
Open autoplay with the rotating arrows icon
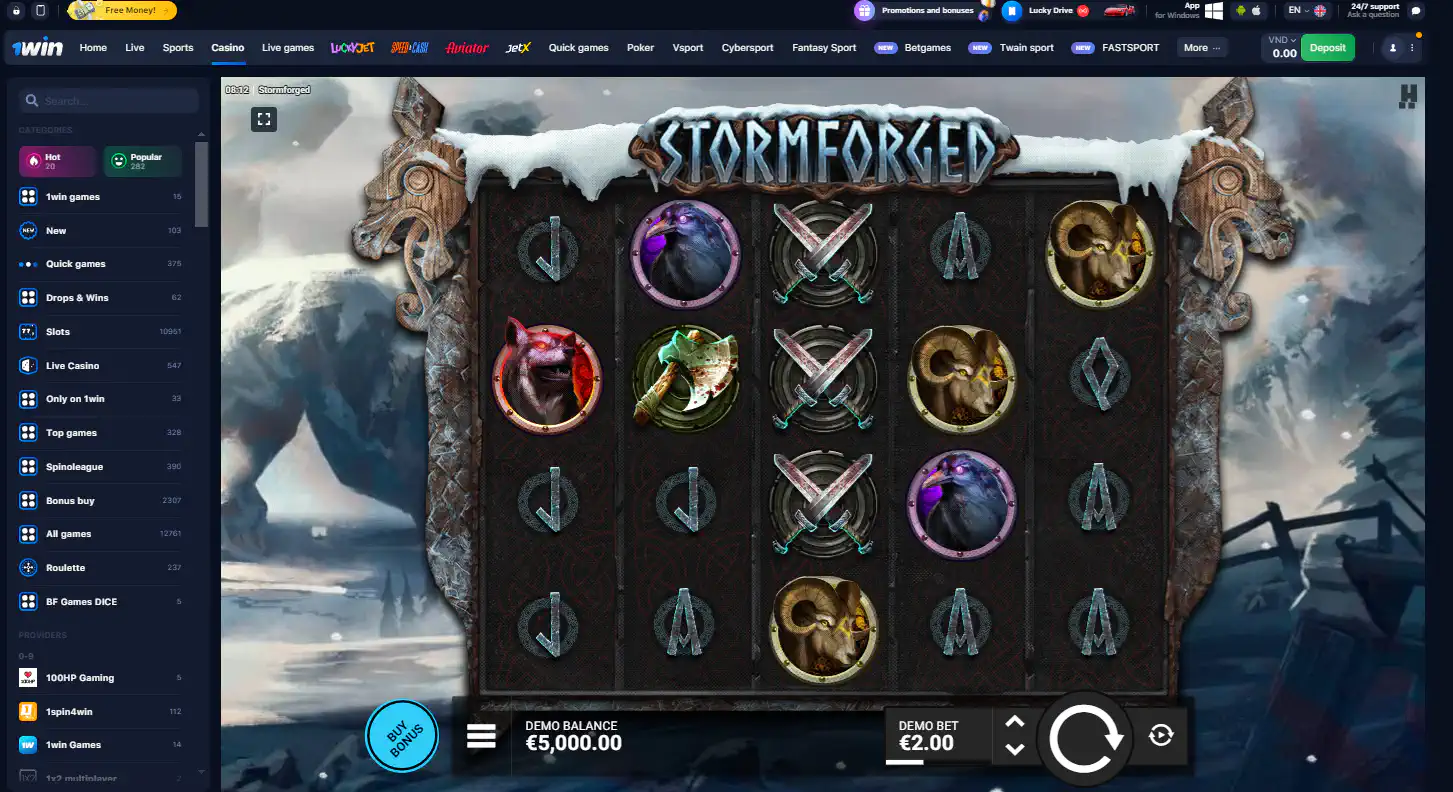pos(1160,735)
